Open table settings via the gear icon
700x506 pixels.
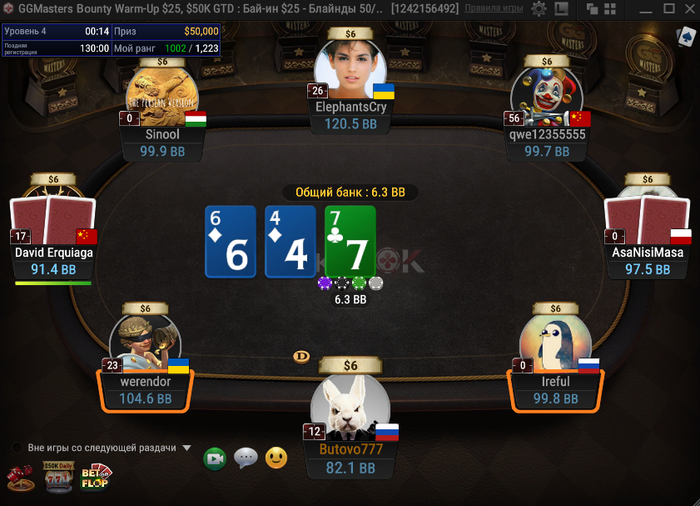pos(538,9)
